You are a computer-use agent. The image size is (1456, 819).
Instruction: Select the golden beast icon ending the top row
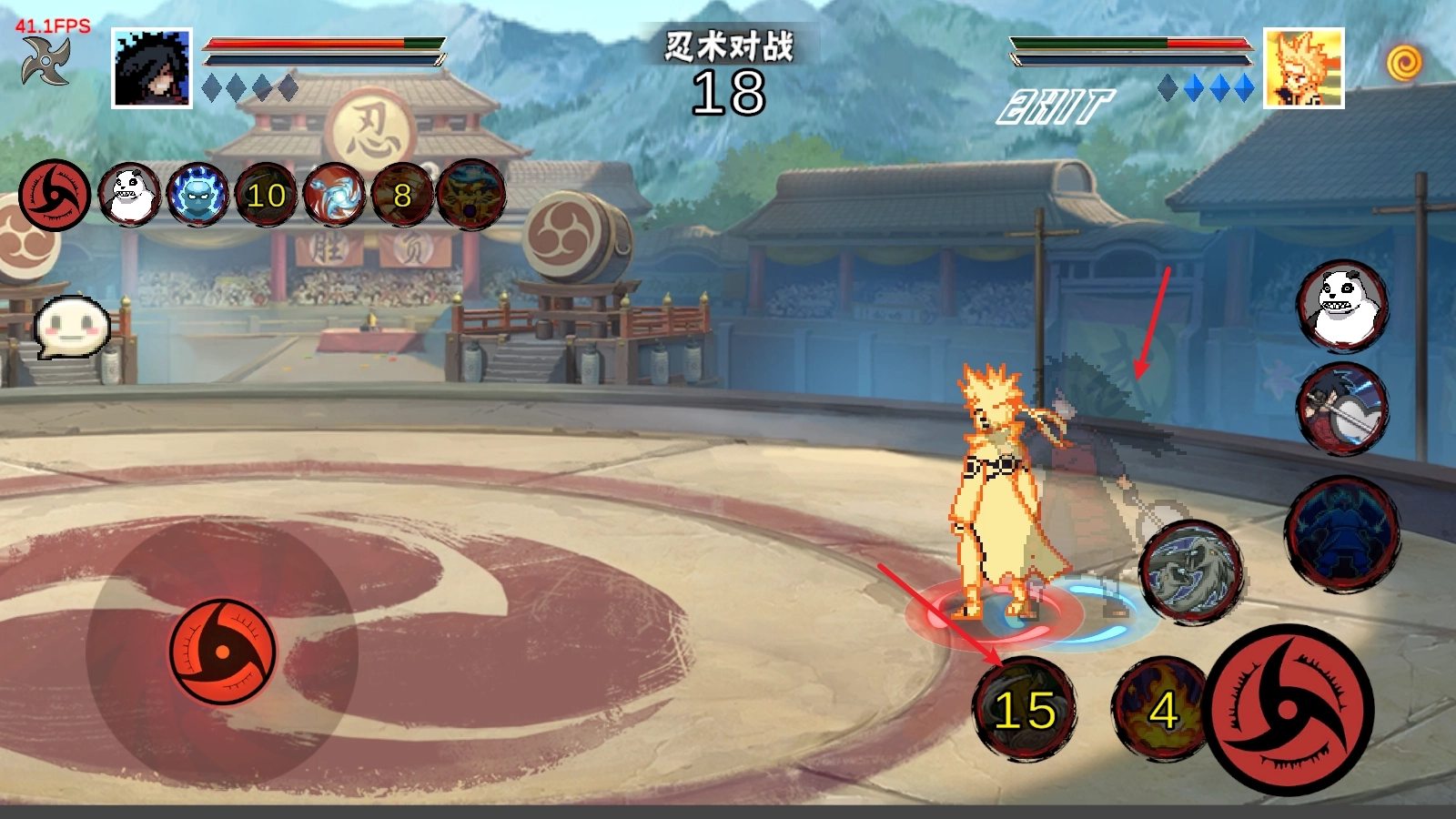[471, 195]
